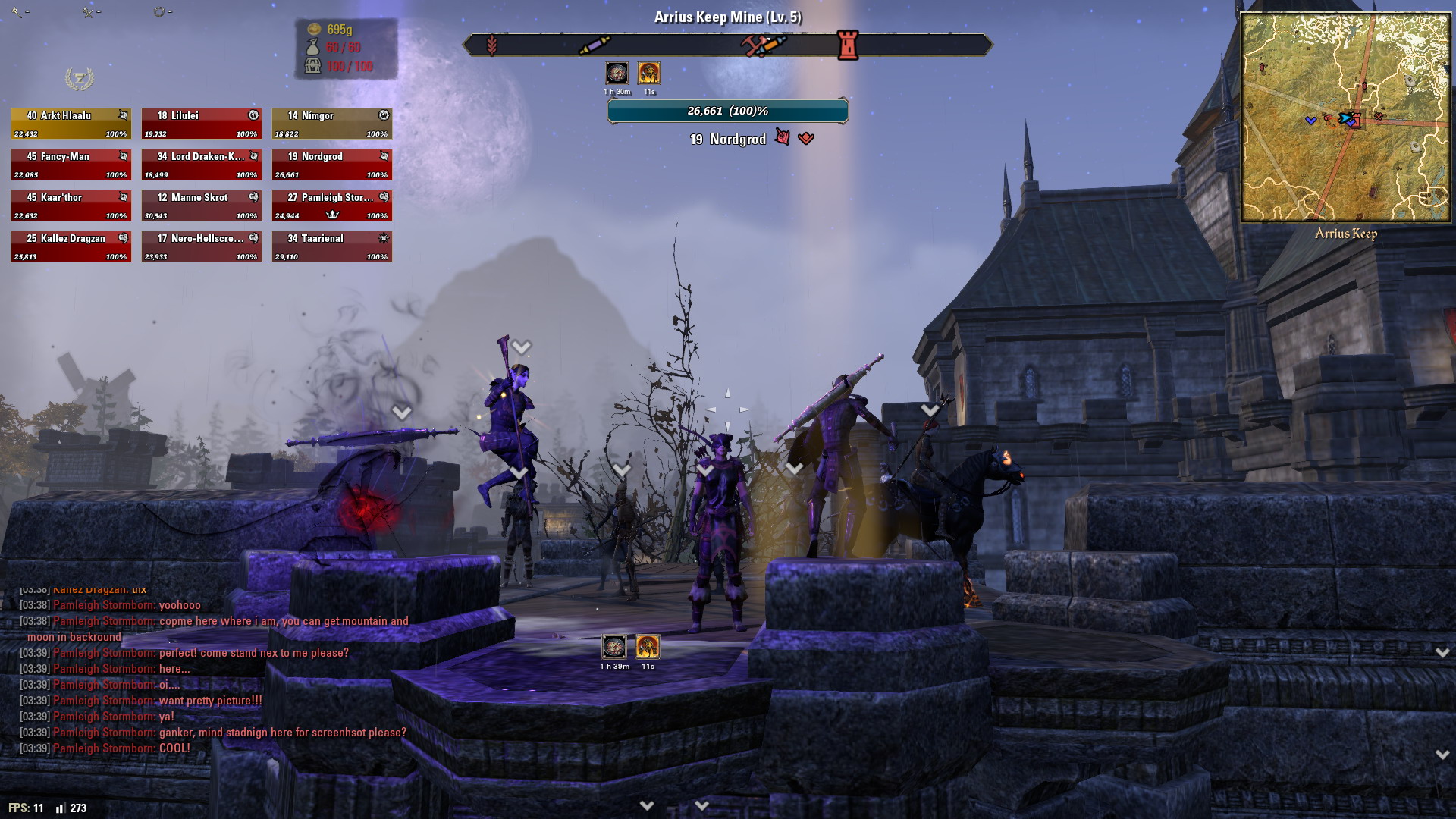Select the Nimgor group member frame
This screenshot has width=1456, height=819.
[x=331, y=124]
